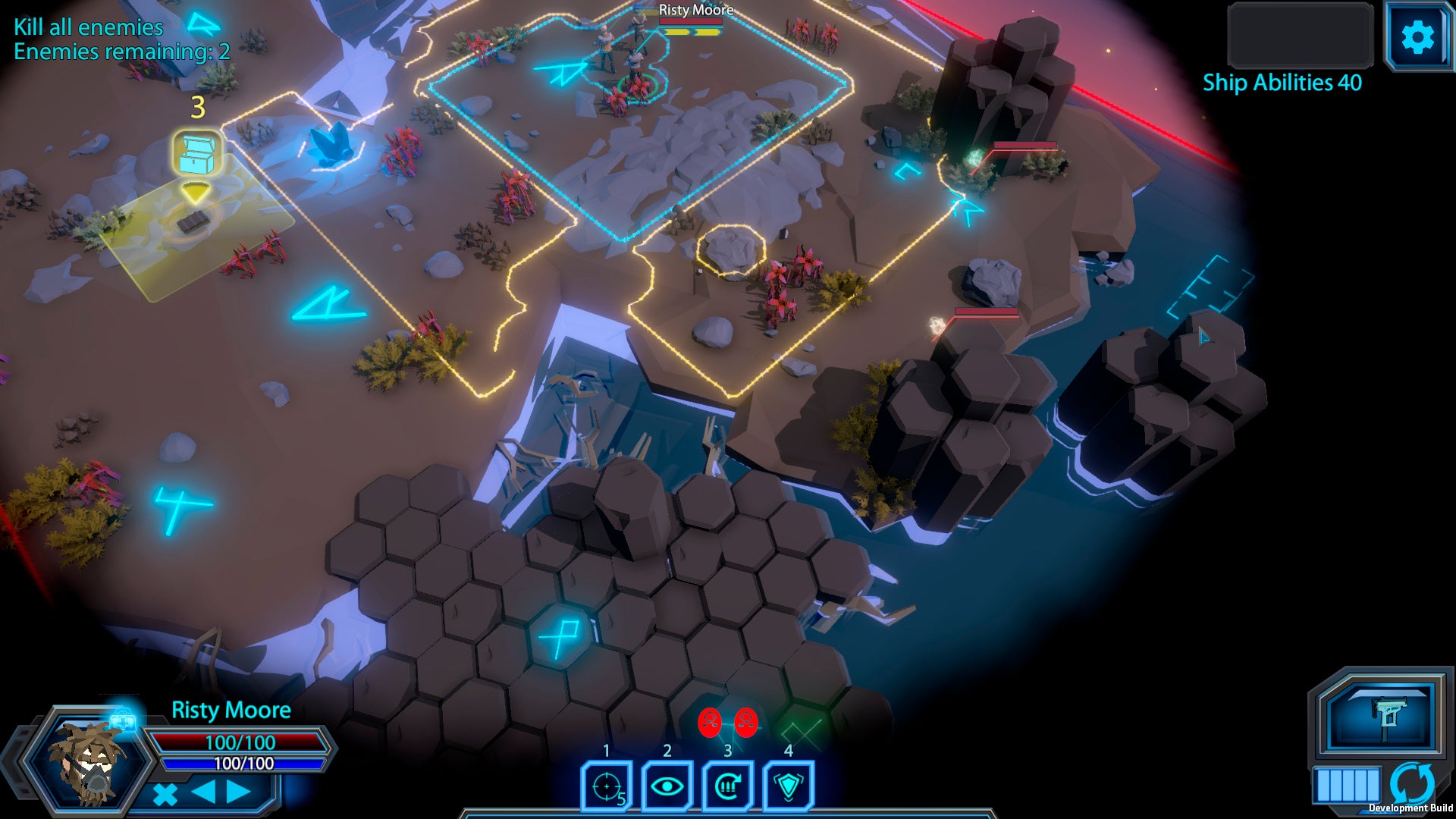Switch to next character with right arrow
This screenshot has height=819, width=1456.
point(238,792)
